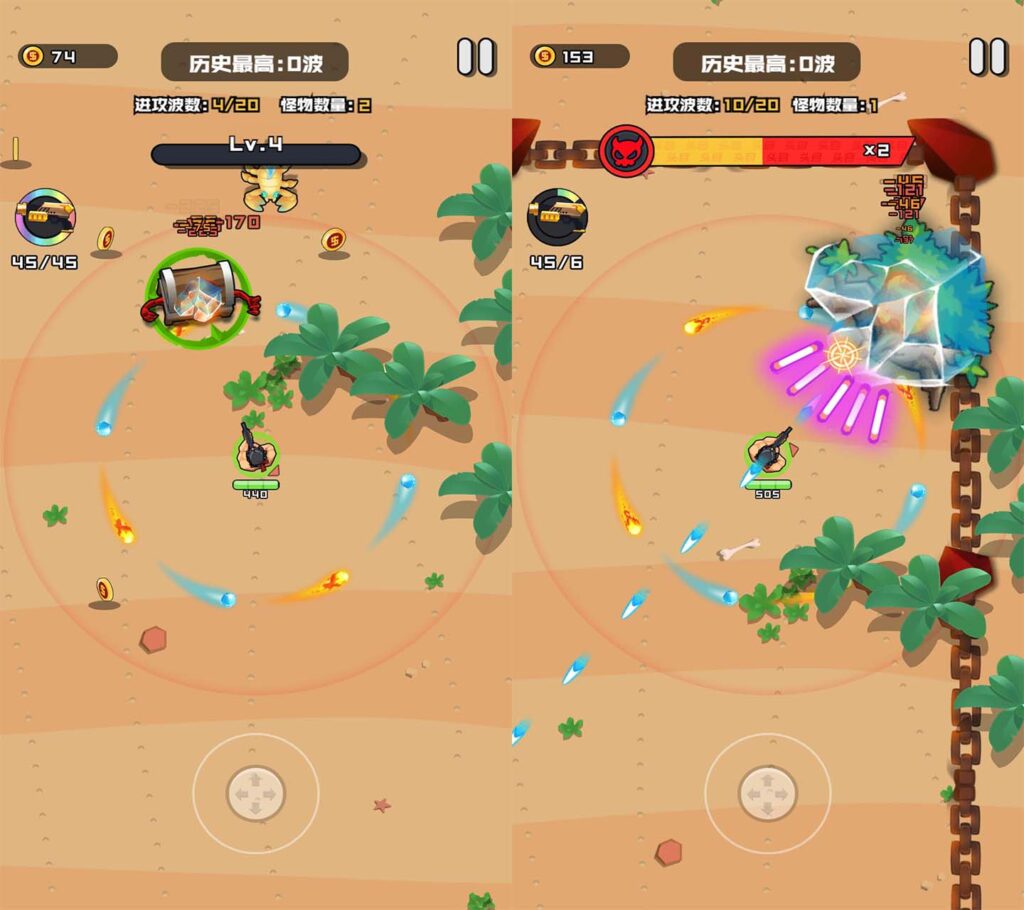Pause the game showing wave 10/20
This screenshot has height=910, width=1024.
point(988,57)
